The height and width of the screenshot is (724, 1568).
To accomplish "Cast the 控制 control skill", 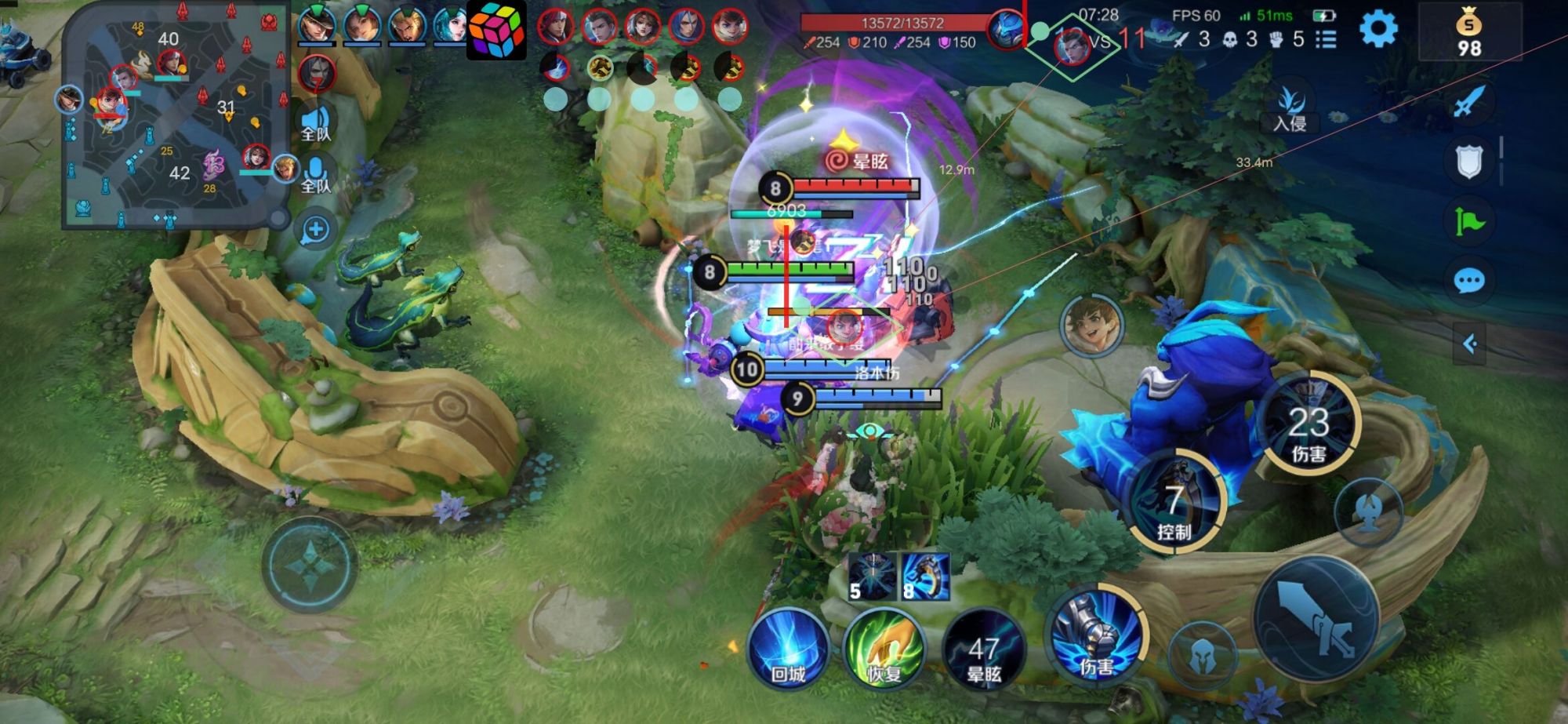I will click(x=1174, y=502).
